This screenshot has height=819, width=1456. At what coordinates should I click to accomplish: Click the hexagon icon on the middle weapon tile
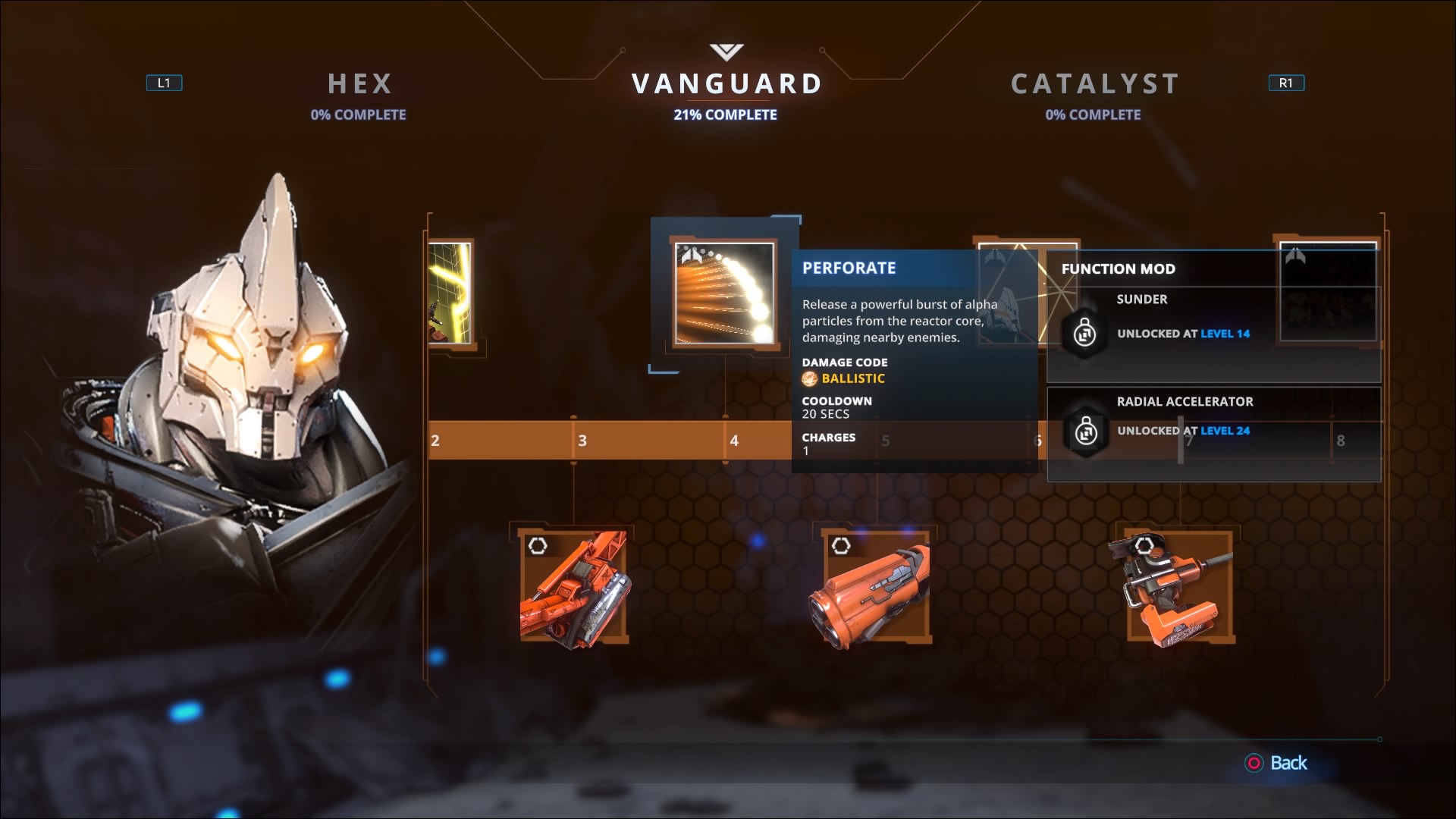tap(841, 544)
